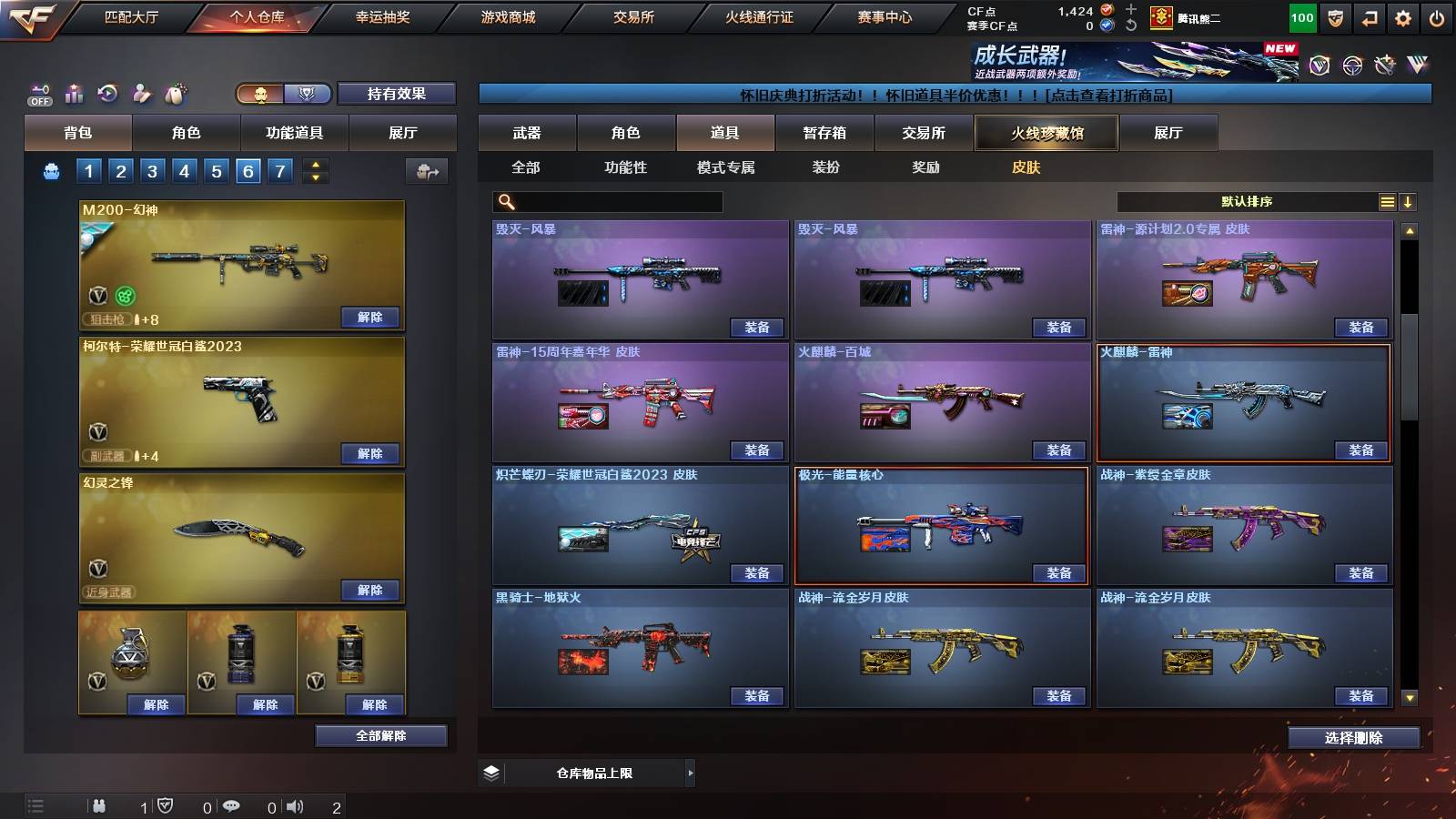Toggle the OFF key switch above the backpack

click(37, 93)
